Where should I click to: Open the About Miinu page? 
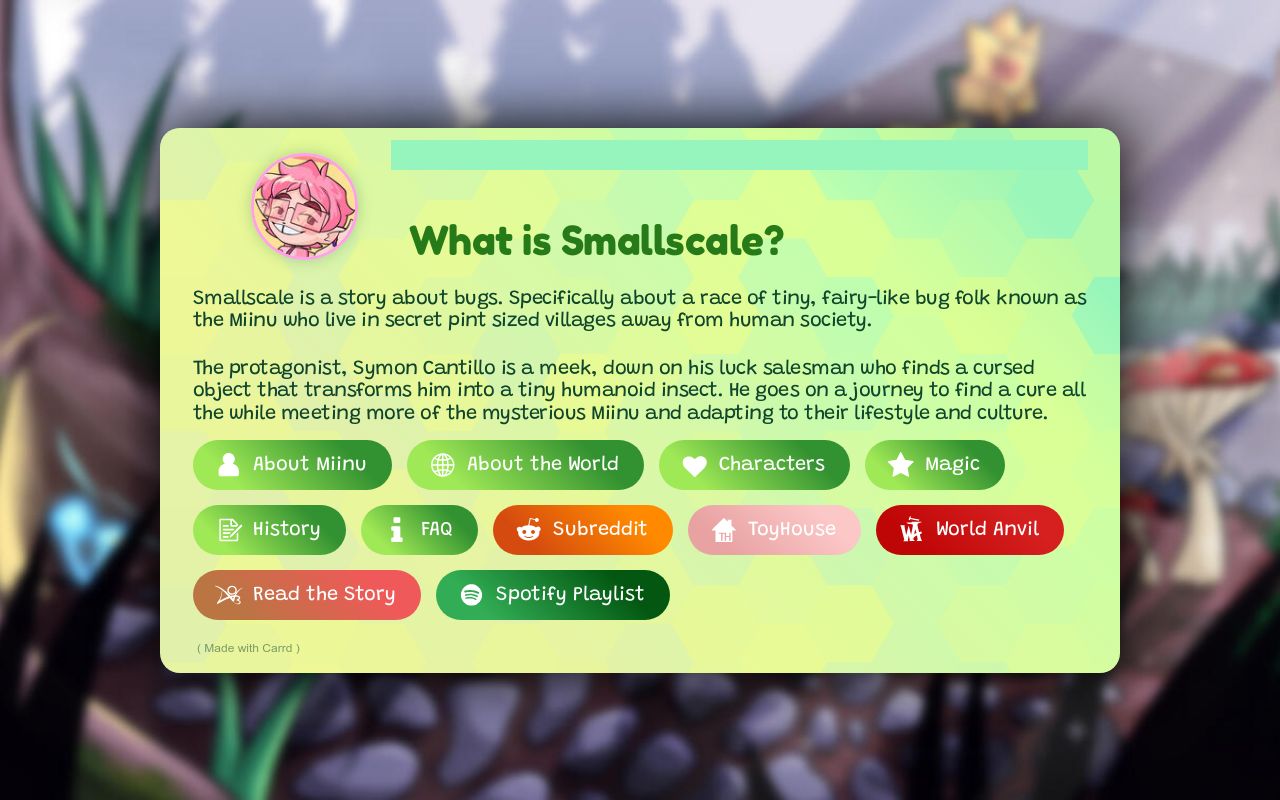coord(293,465)
